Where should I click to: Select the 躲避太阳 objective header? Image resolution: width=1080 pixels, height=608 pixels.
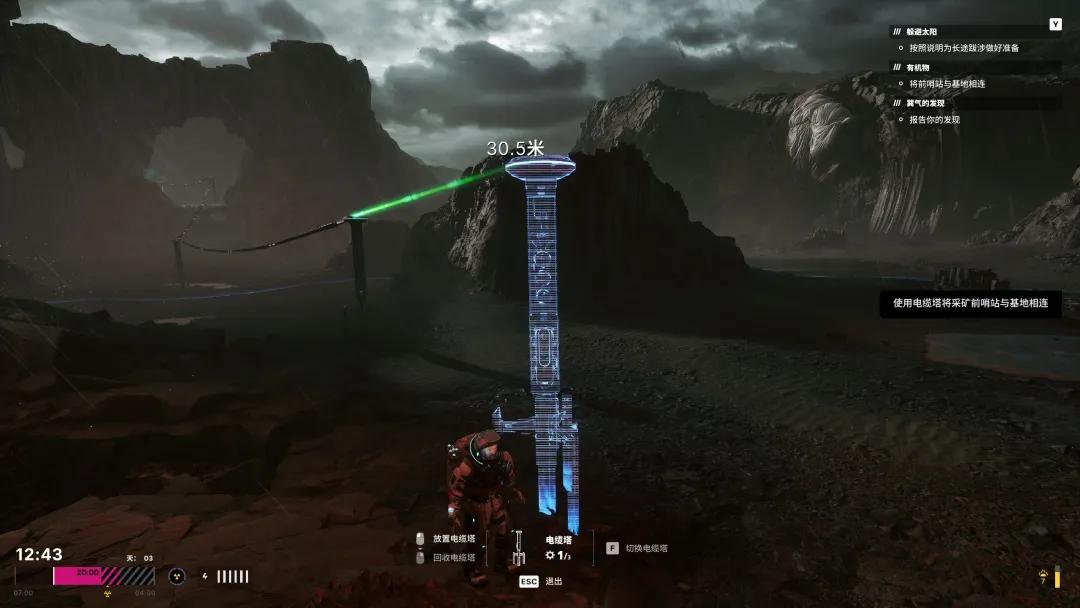click(924, 31)
